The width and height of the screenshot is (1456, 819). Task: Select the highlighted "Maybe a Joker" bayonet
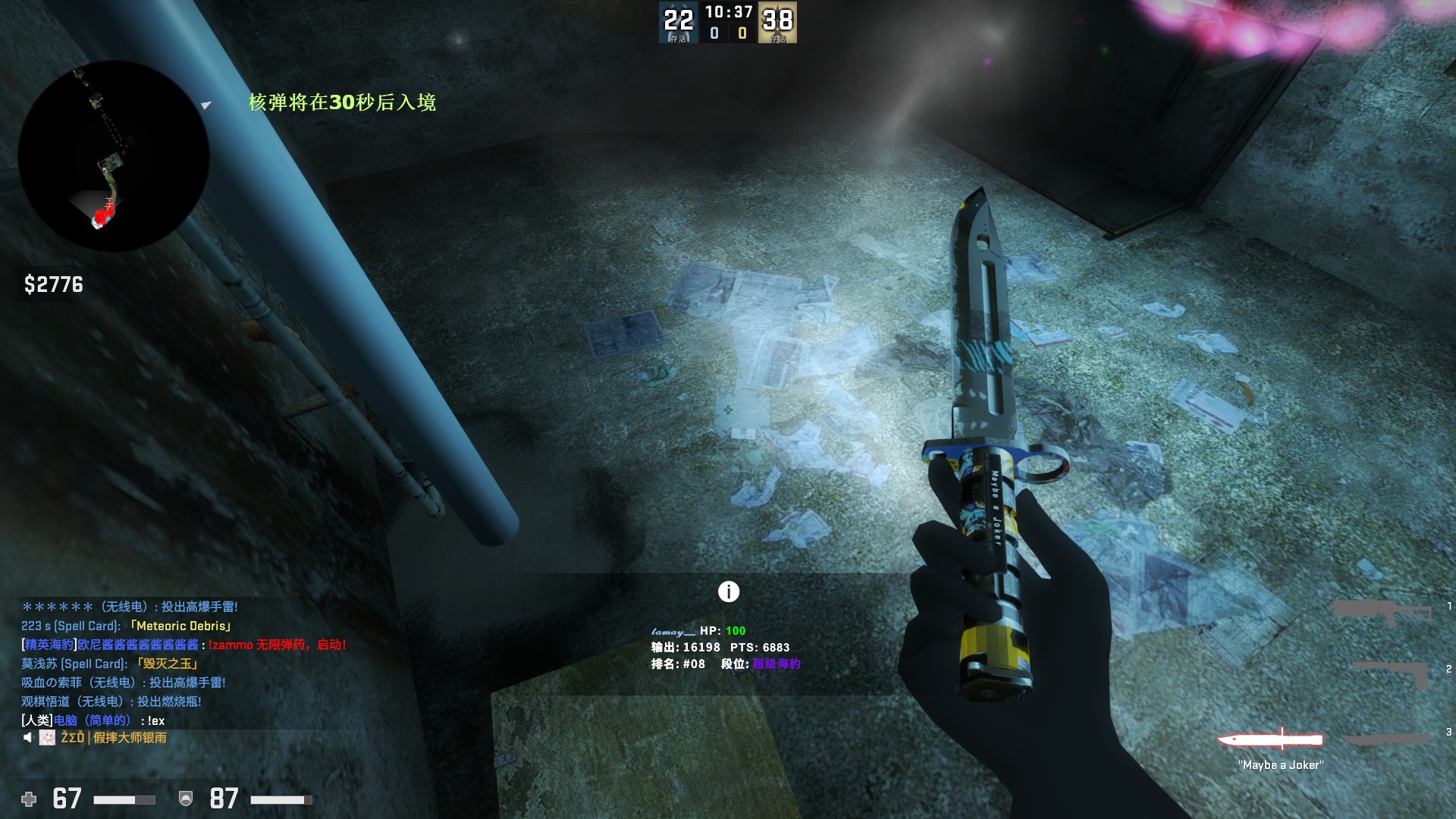(x=1271, y=739)
